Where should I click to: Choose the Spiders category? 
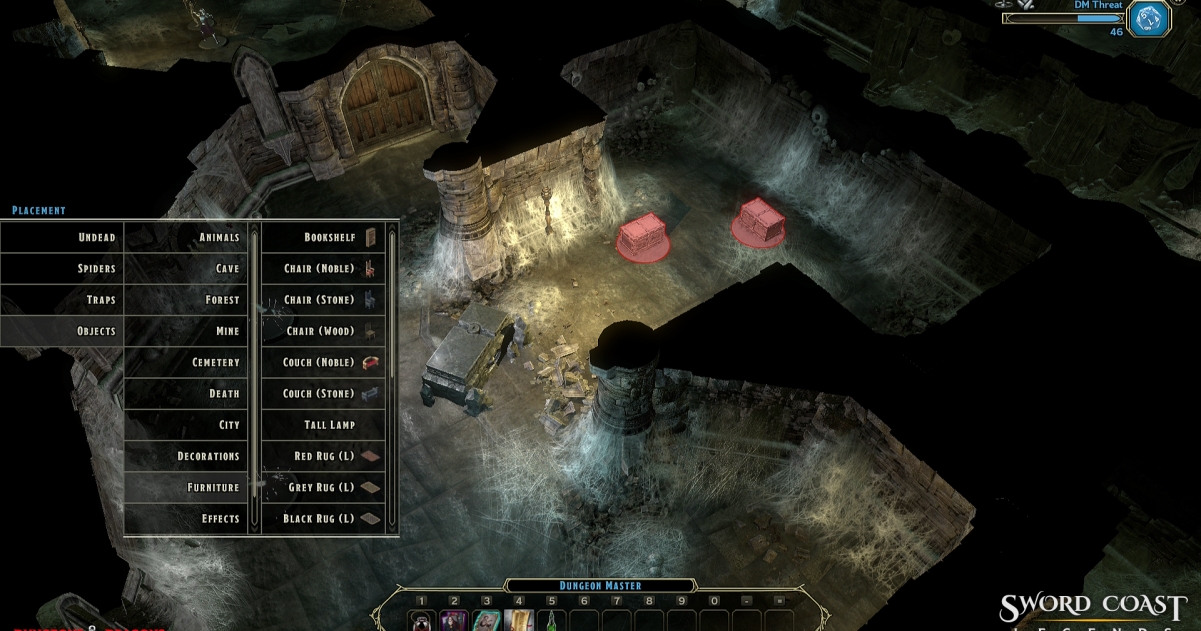(62, 268)
